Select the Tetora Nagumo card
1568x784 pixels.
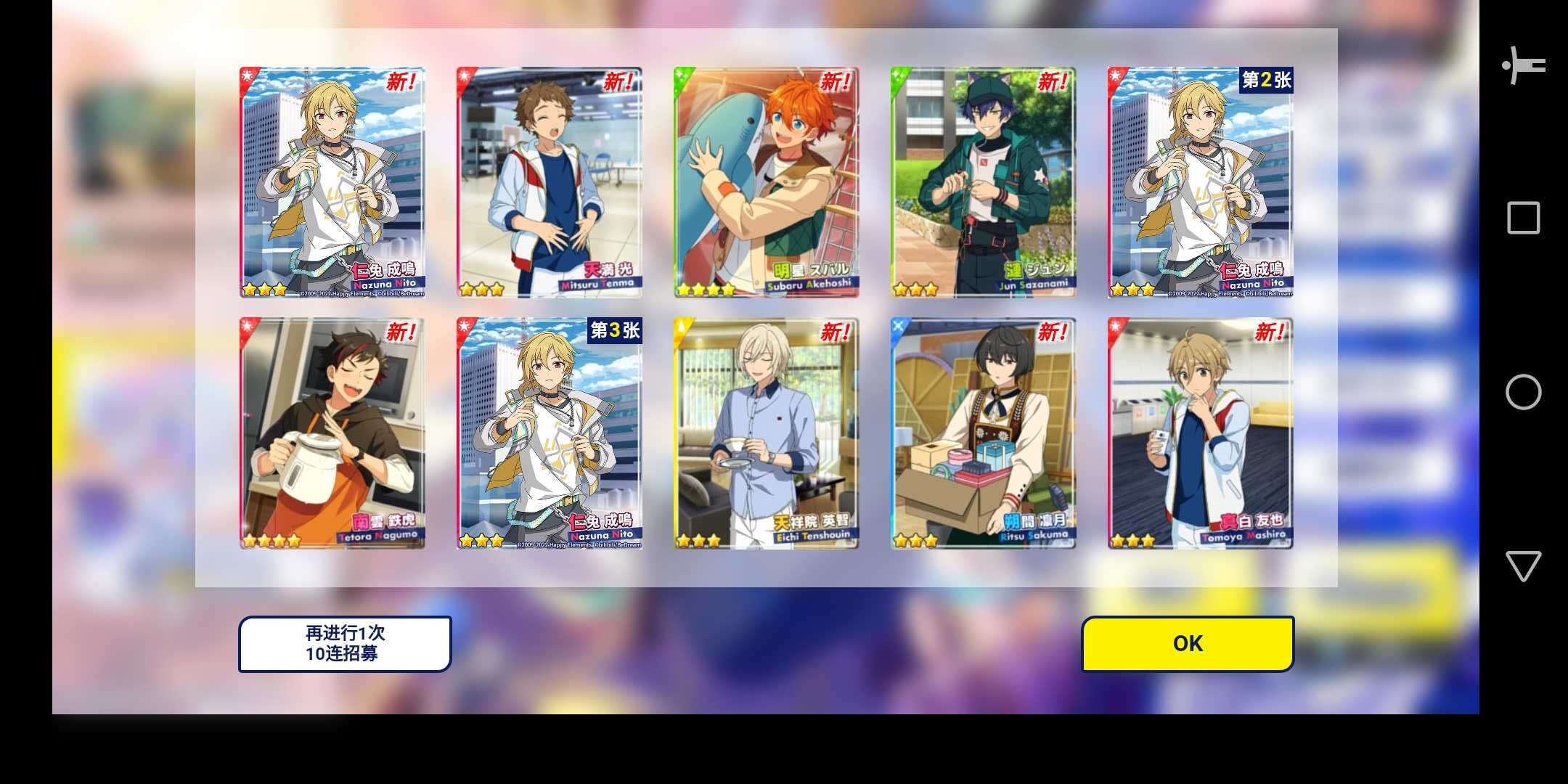click(x=332, y=433)
